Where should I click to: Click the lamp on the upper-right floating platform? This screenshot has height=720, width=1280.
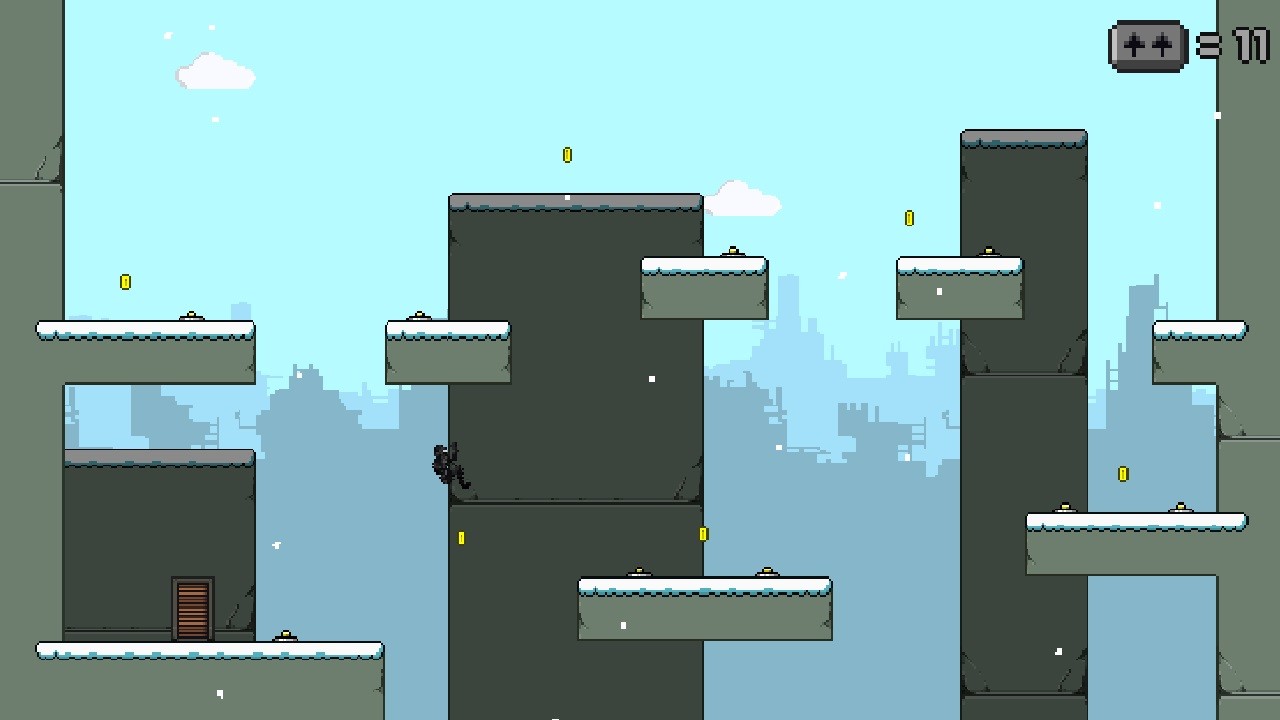click(x=990, y=251)
